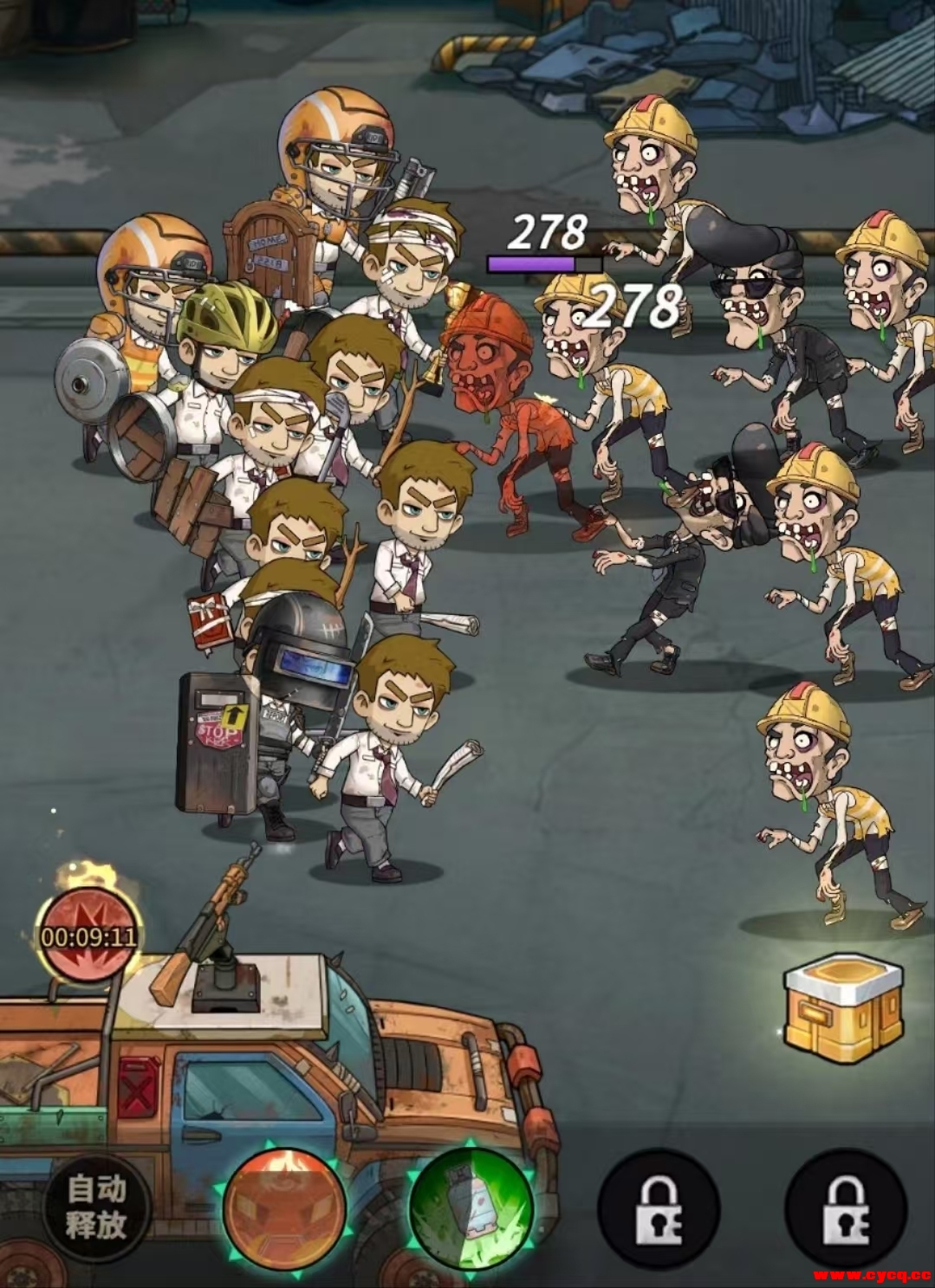935x1288 pixels.
Task: Toggle the 自动释放 auto-cast button
Action: pos(97,1207)
